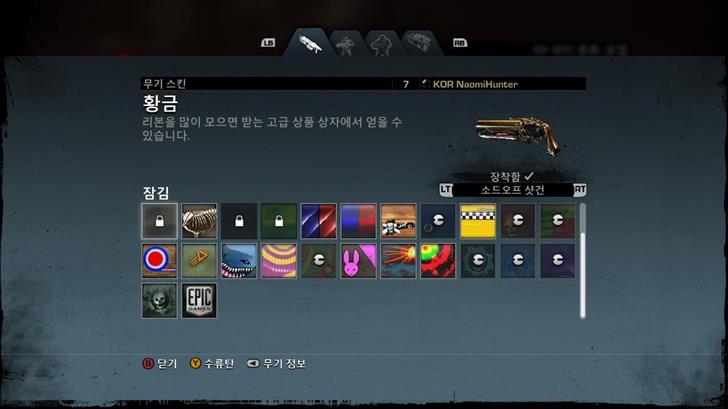
Task: Choose the car flames weapon skin
Action: [398, 221]
